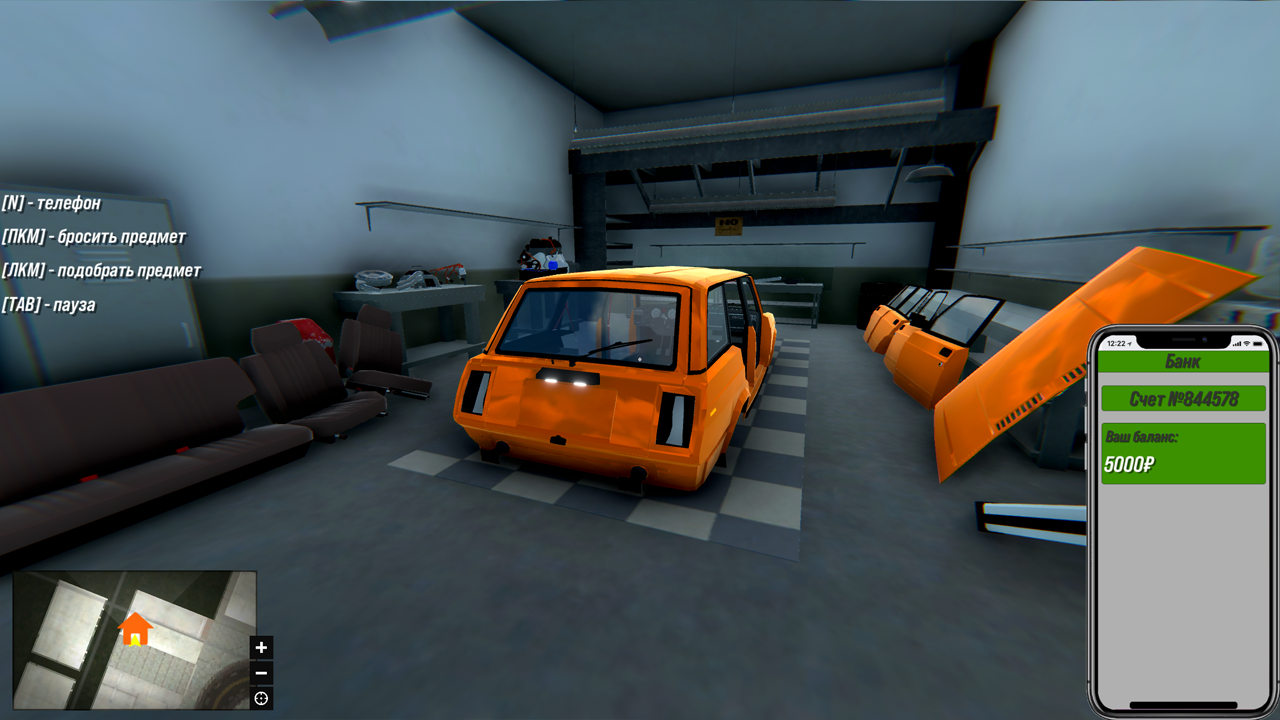Viewport: 1280px width, 720px height.
Task: Tap the Wi-Fi icon on the phone status bar
Action: pyautogui.click(x=1246, y=344)
